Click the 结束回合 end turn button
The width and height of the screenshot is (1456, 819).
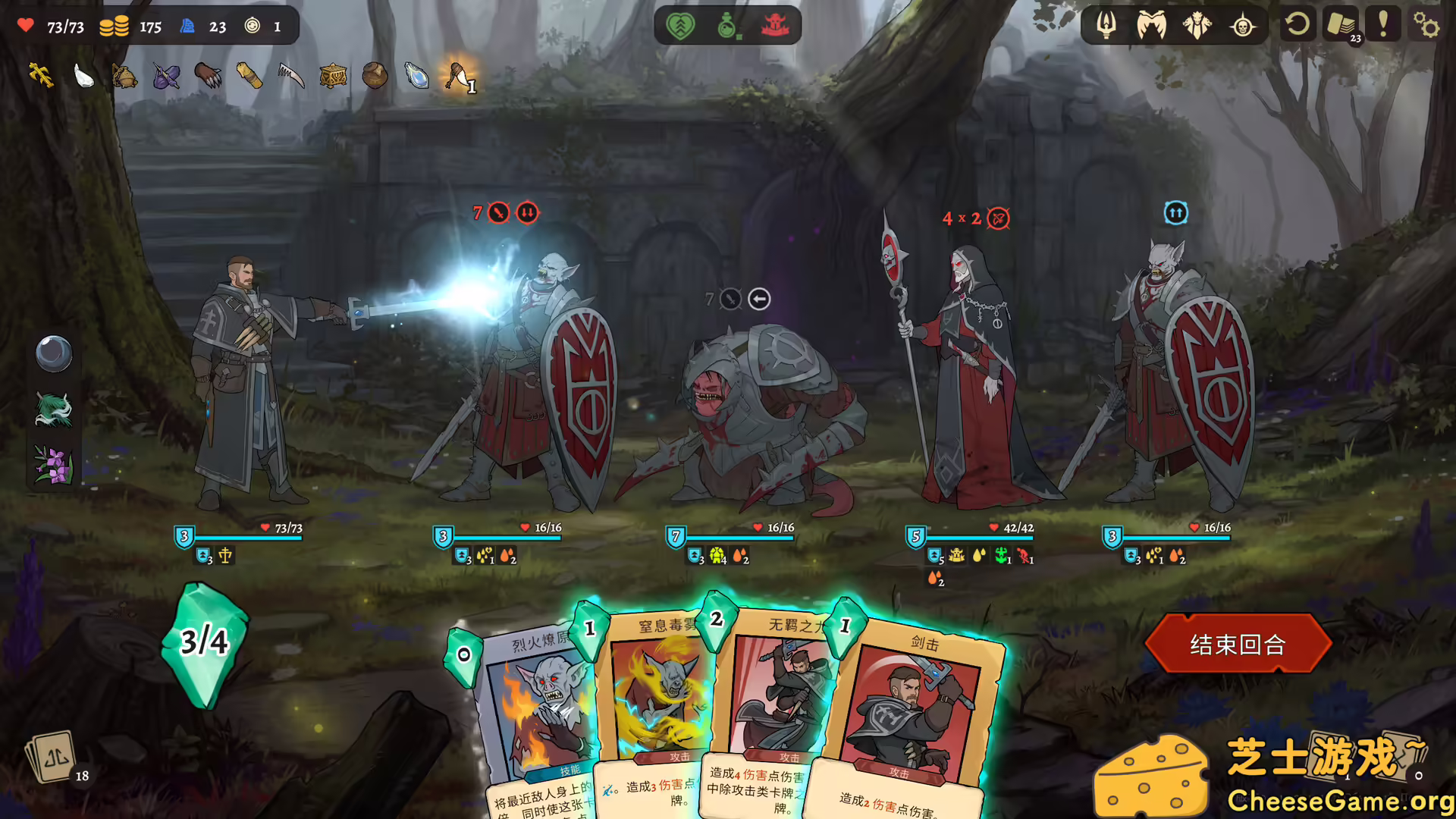(x=1238, y=644)
